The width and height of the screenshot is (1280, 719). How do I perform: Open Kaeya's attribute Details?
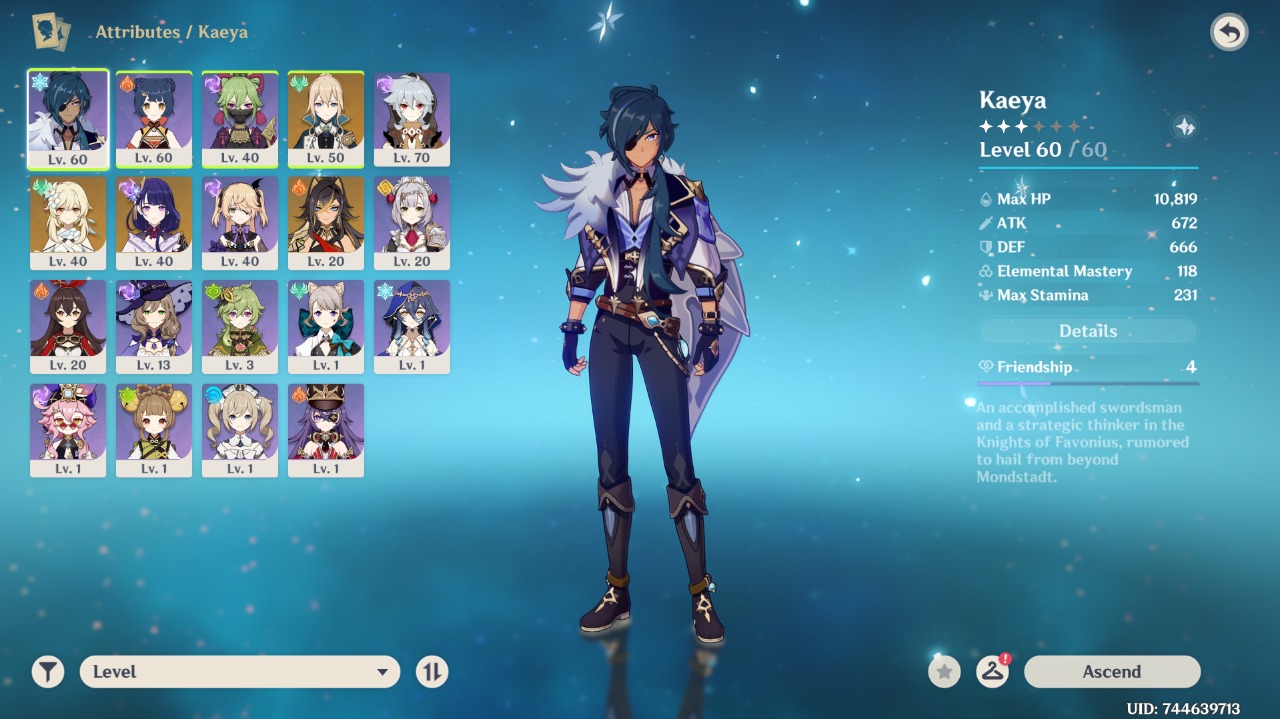pos(1088,331)
